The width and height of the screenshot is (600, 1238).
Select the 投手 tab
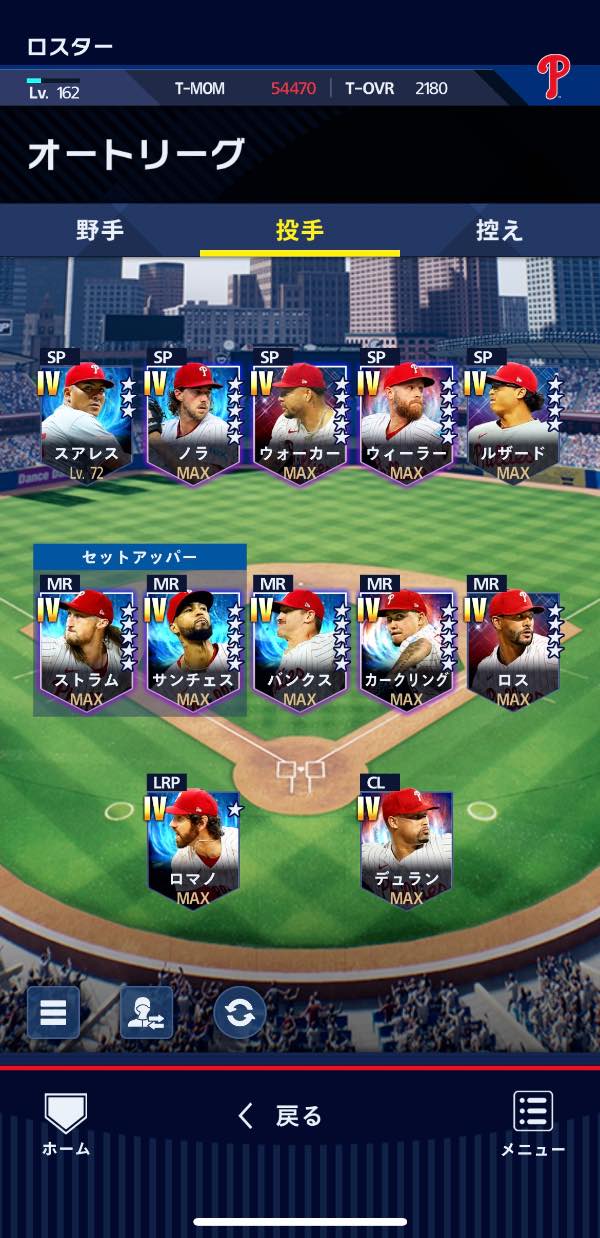[300, 230]
